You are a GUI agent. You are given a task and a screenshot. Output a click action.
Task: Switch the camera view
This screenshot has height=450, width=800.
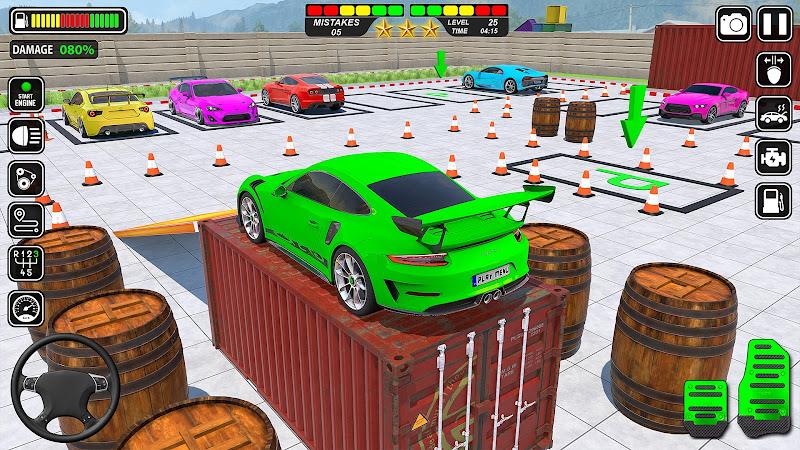pyautogui.click(x=735, y=24)
